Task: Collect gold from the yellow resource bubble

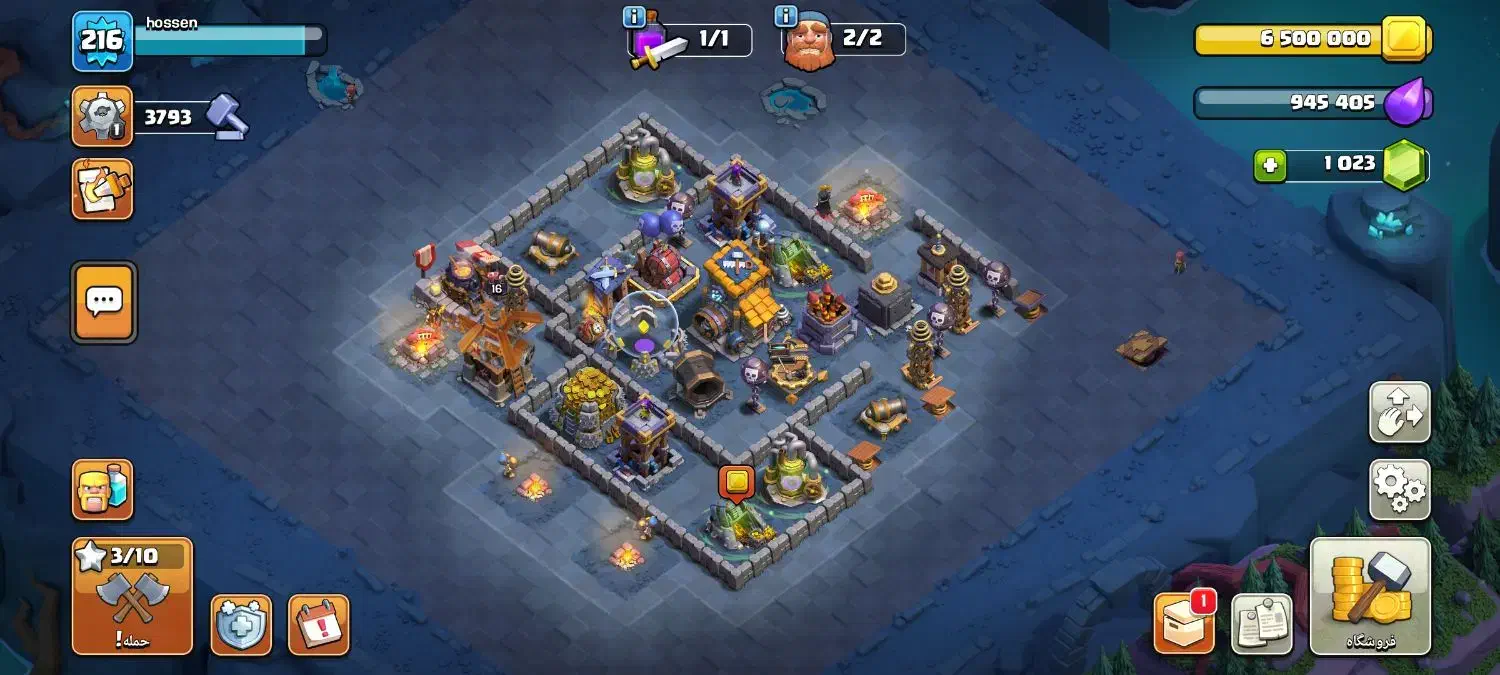Action: click(x=737, y=482)
